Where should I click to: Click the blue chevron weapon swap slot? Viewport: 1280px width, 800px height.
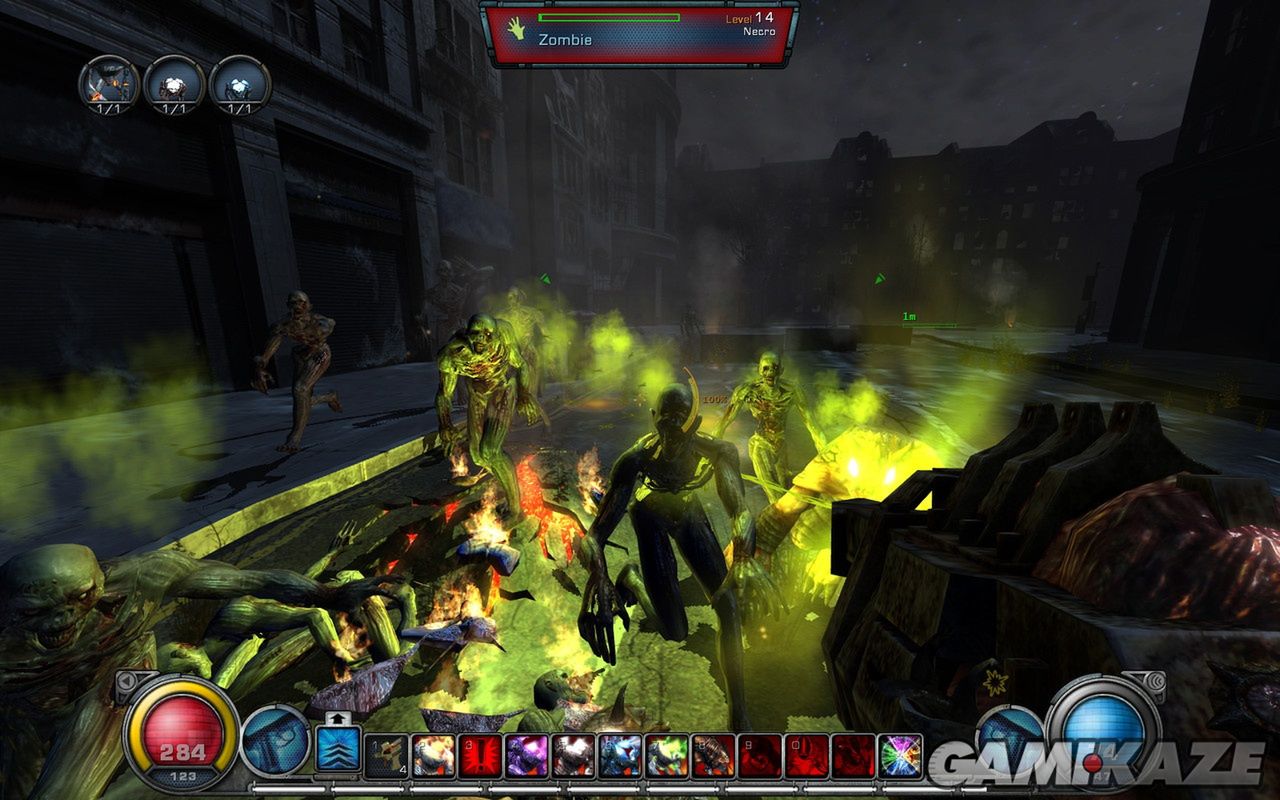pos(337,750)
